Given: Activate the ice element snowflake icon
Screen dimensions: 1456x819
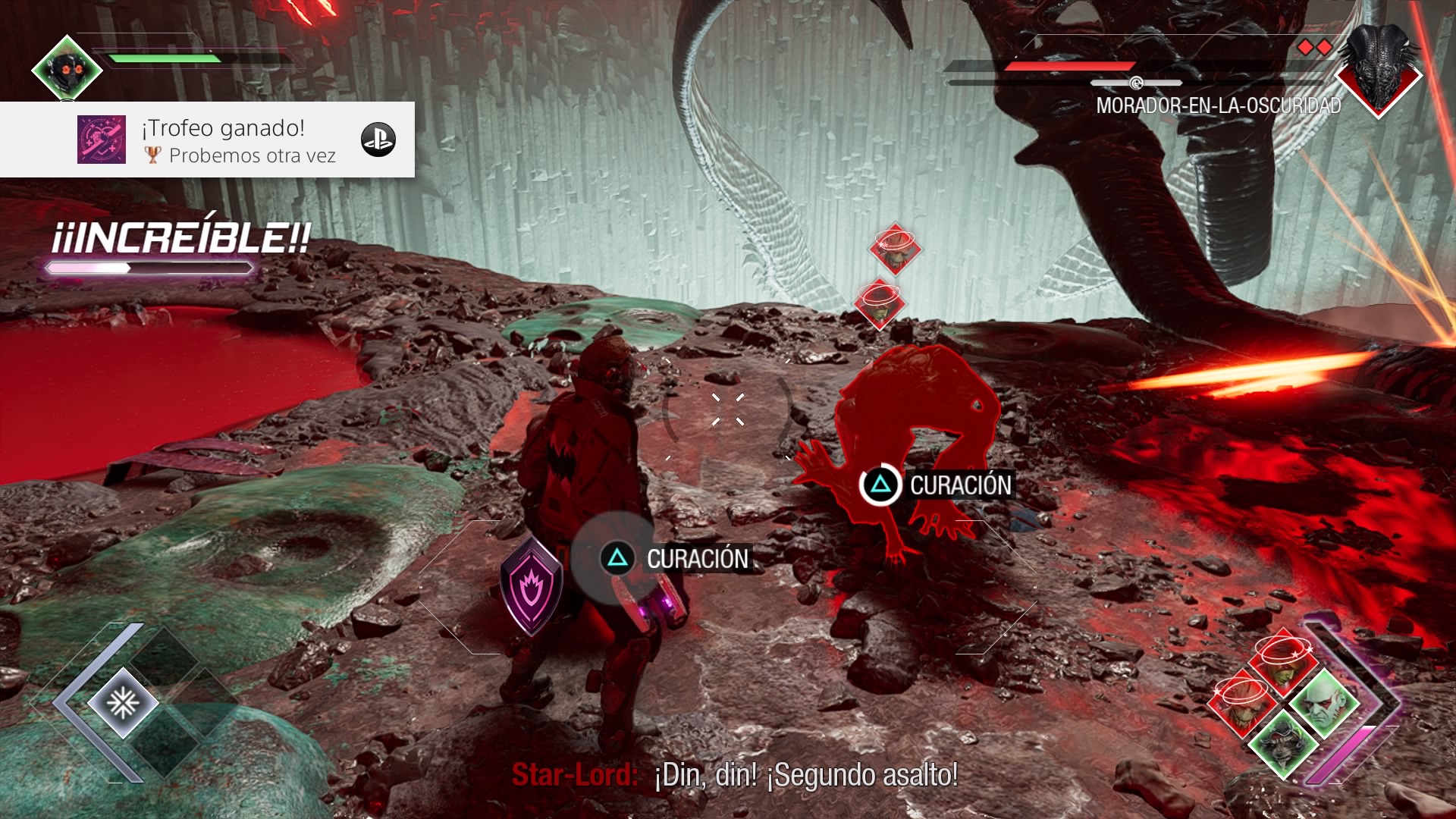Looking at the screenshot, I should (122, 704).
